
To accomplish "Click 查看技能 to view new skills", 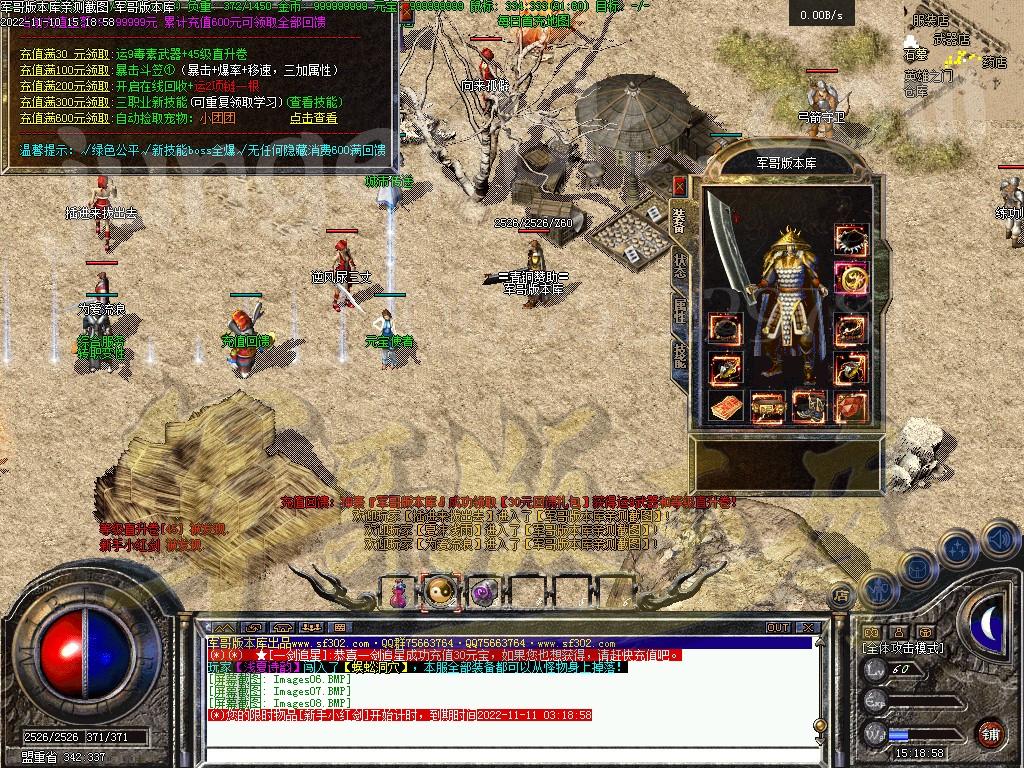I will click(x=315, y=102).
